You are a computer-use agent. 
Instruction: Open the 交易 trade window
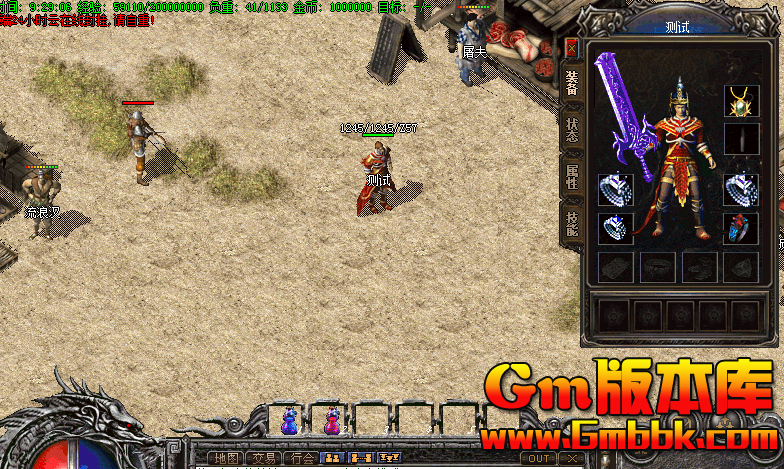point(263,458)
